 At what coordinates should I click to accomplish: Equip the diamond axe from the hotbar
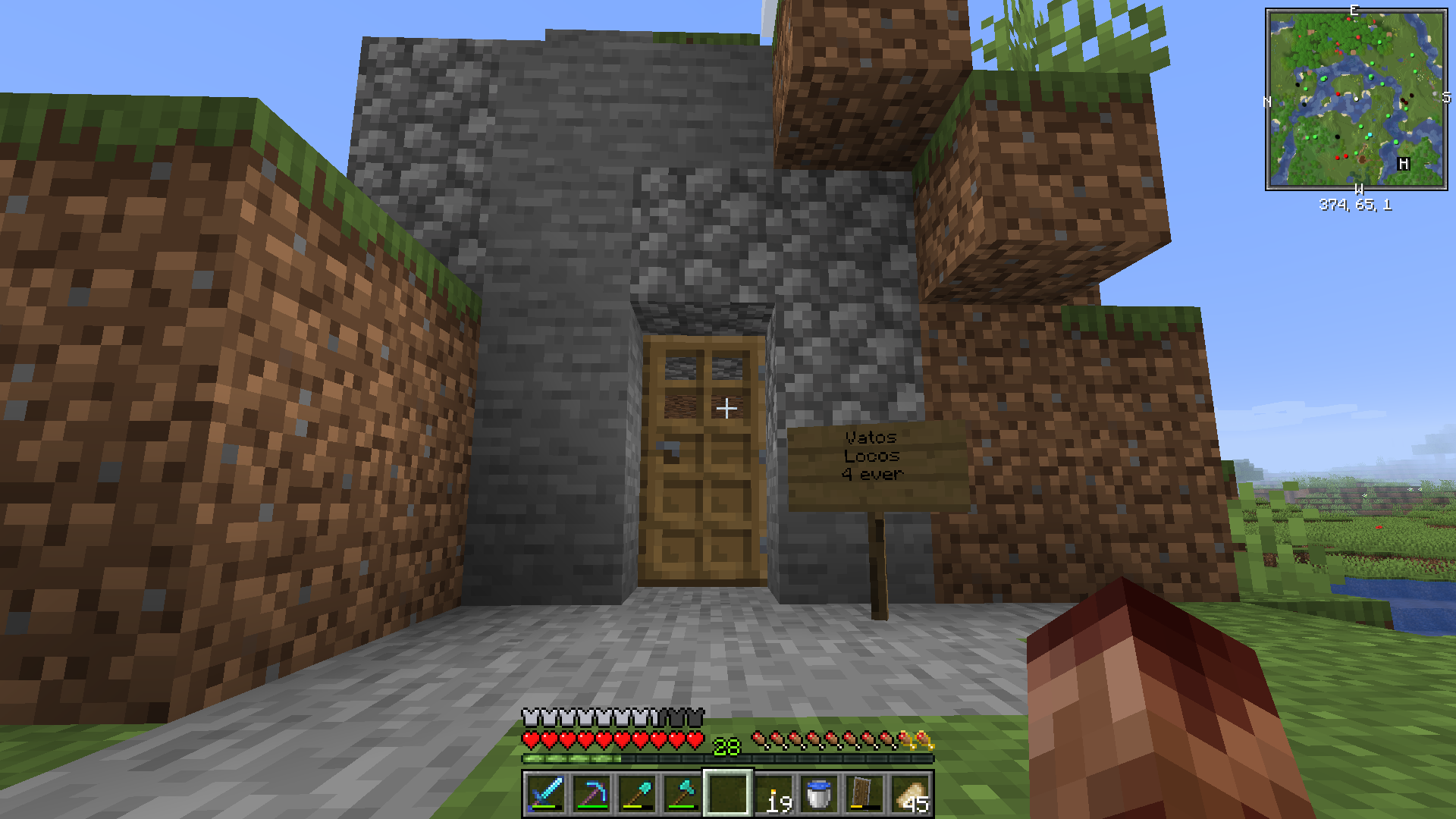click(x=682, y=794)
